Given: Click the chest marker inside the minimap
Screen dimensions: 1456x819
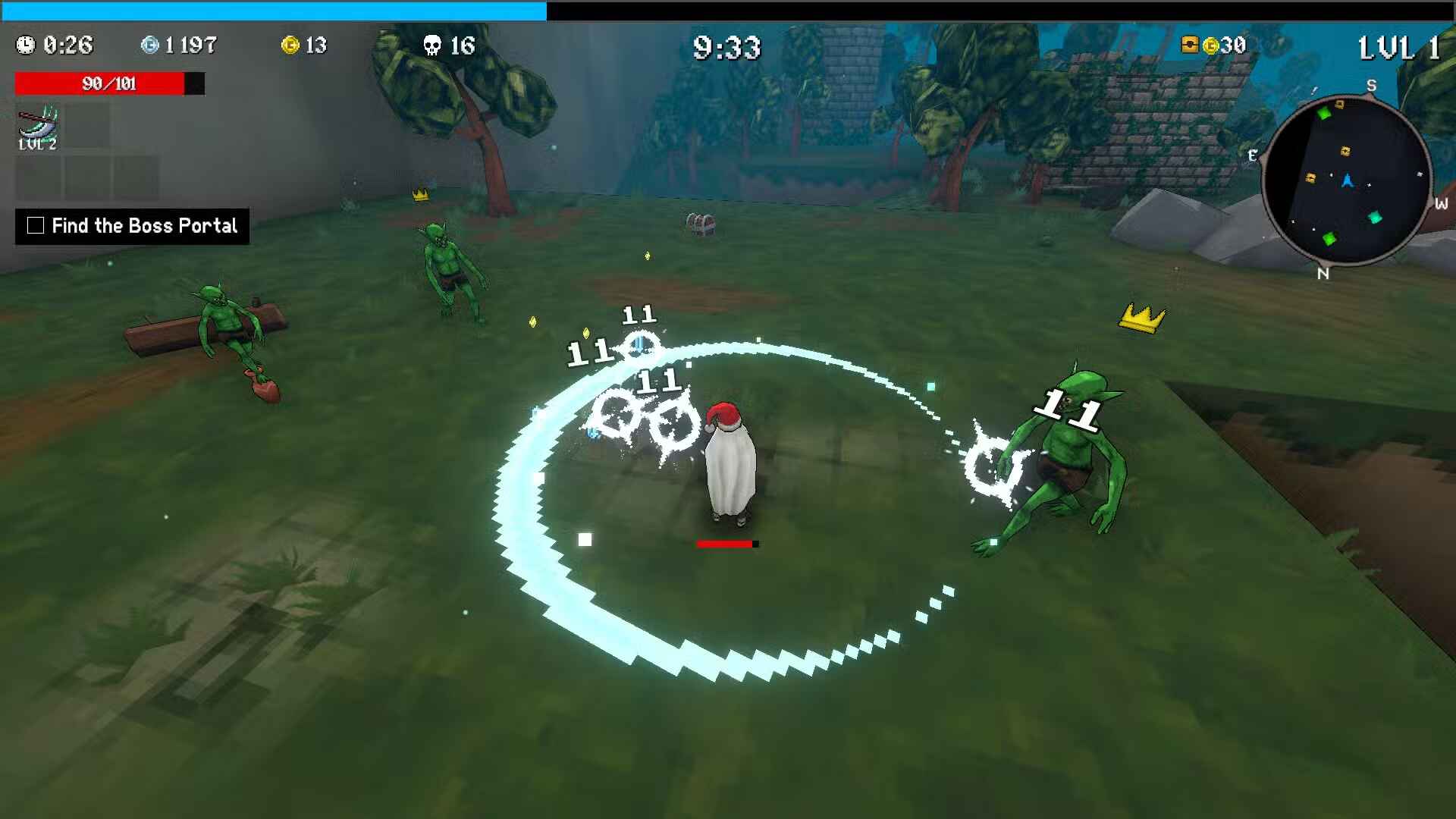Looking at the screenshot, I should pyautogui.click(x=1346, y=151).
